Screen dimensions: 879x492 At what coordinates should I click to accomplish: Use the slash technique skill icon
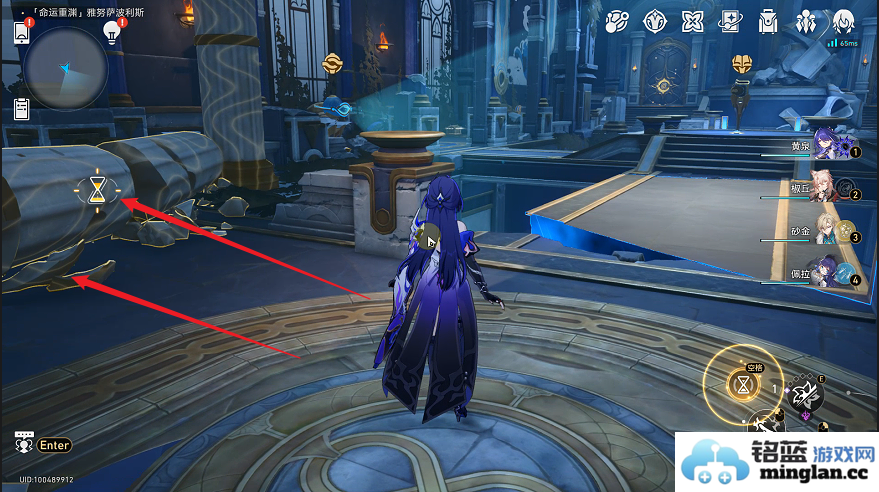pyautogui.click(x=806, y=395)
